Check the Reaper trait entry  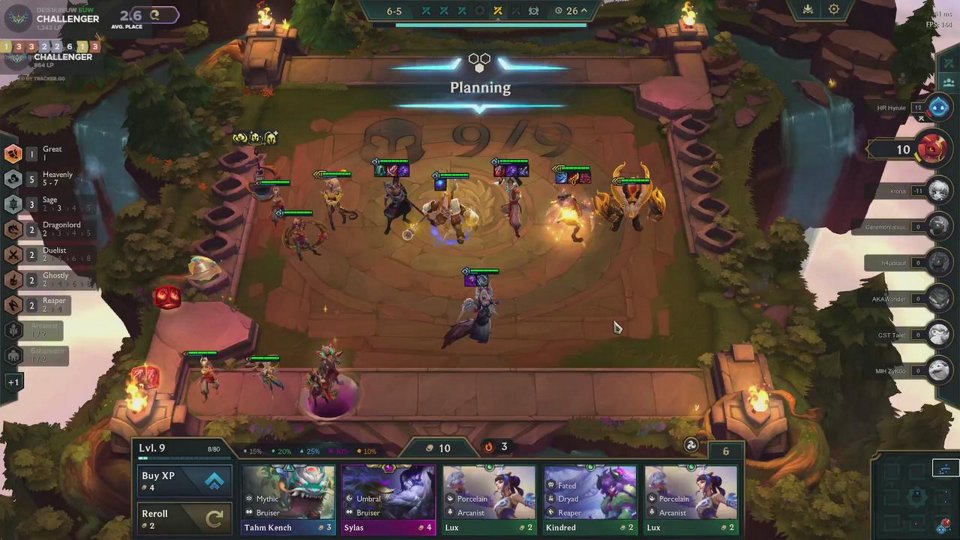pos(14,305)
